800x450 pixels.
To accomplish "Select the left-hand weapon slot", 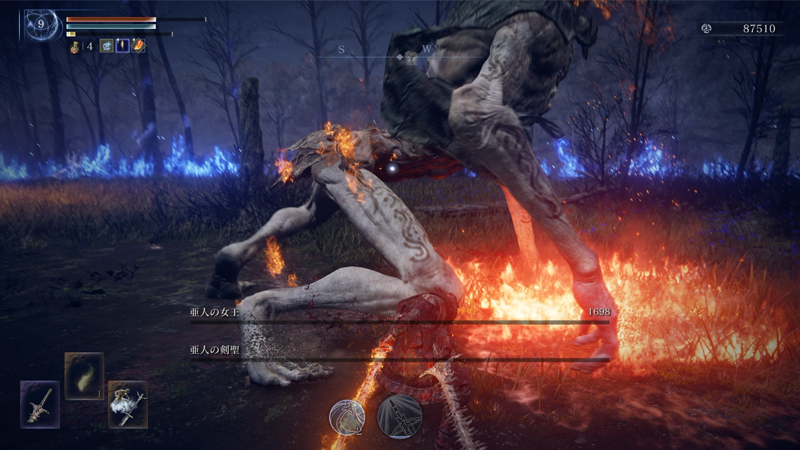I will [40, 404].
